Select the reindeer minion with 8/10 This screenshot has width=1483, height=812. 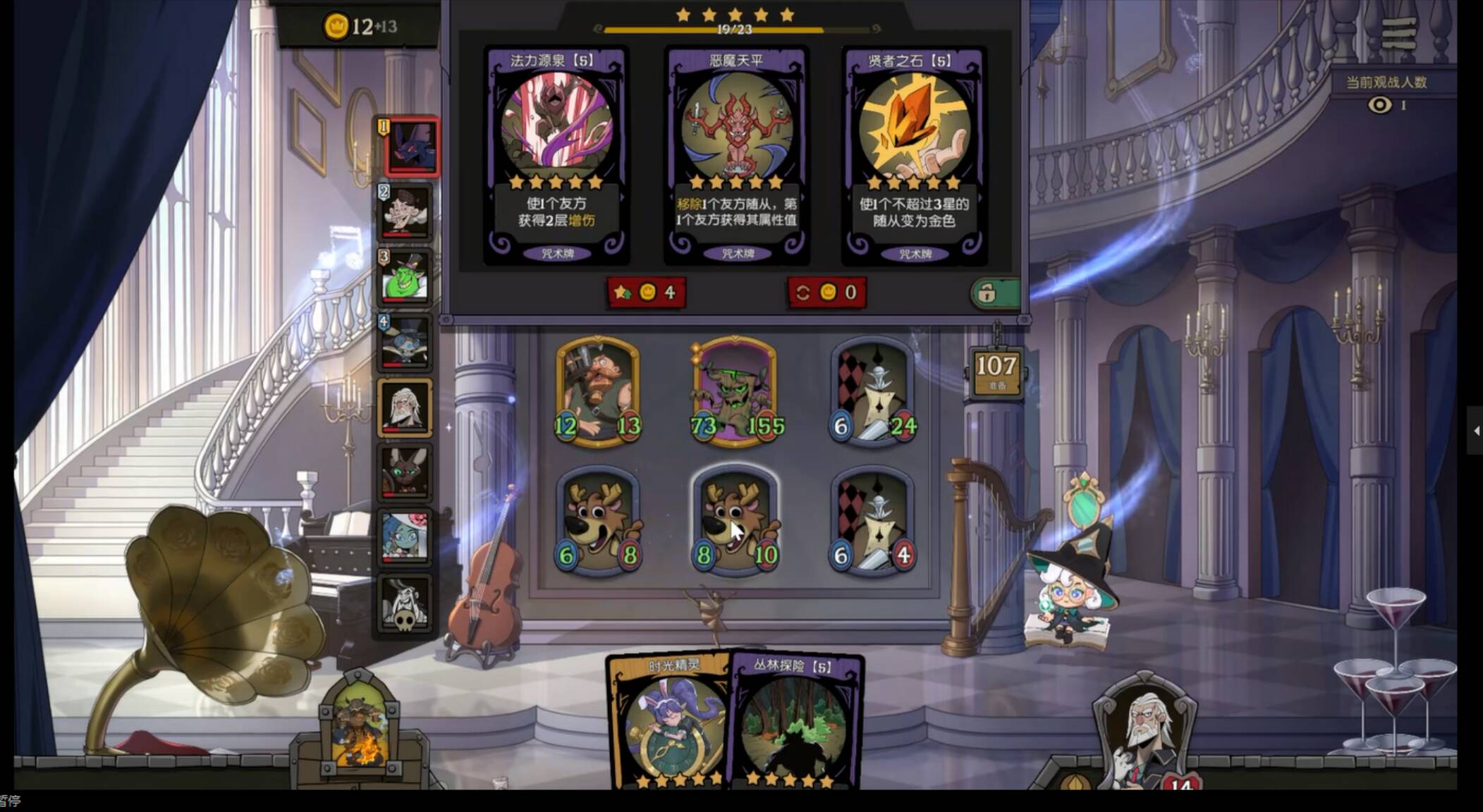coord(735,522)
